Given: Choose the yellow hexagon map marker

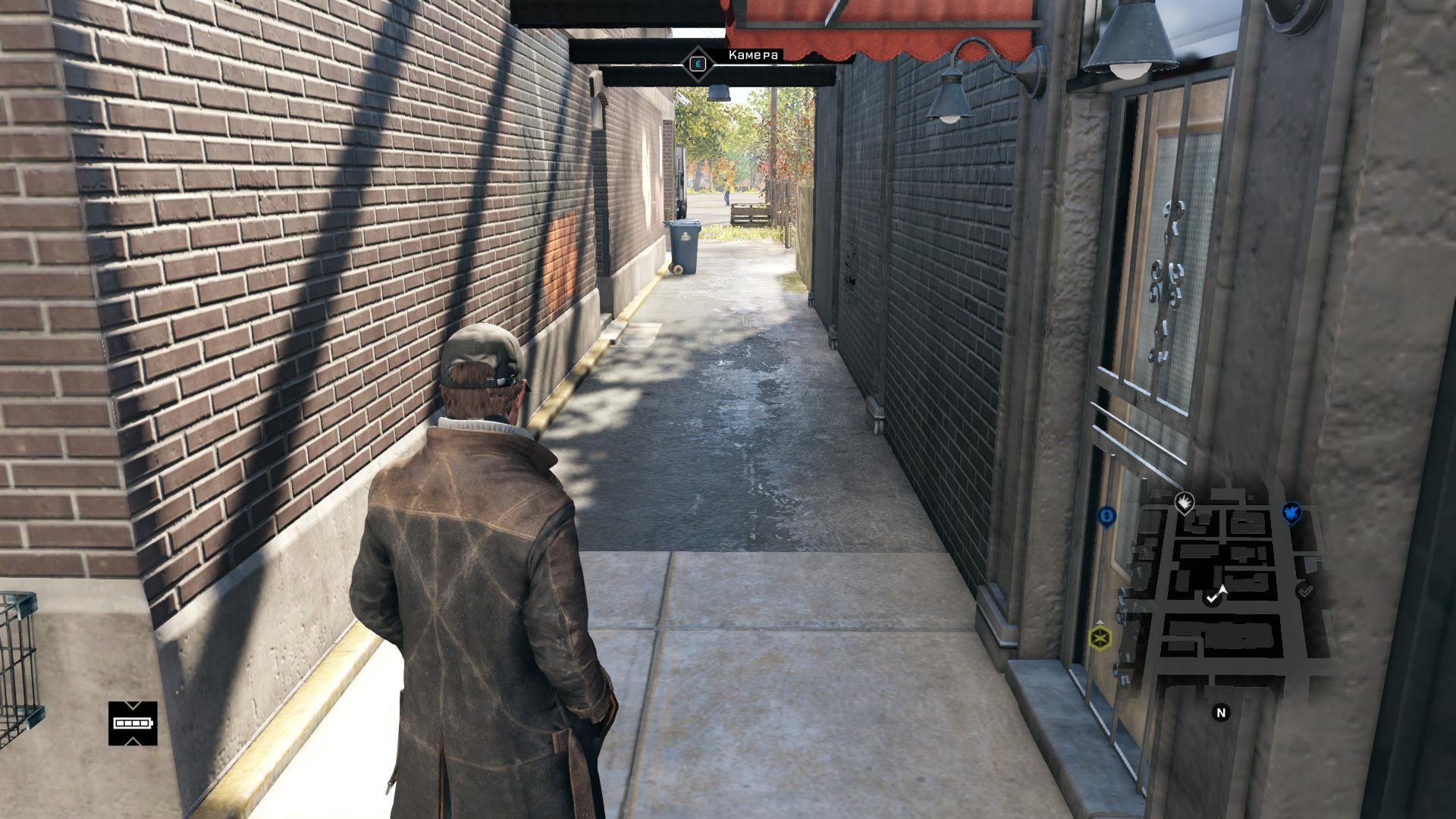Looking at the screenshot, I should [1100, 638].
